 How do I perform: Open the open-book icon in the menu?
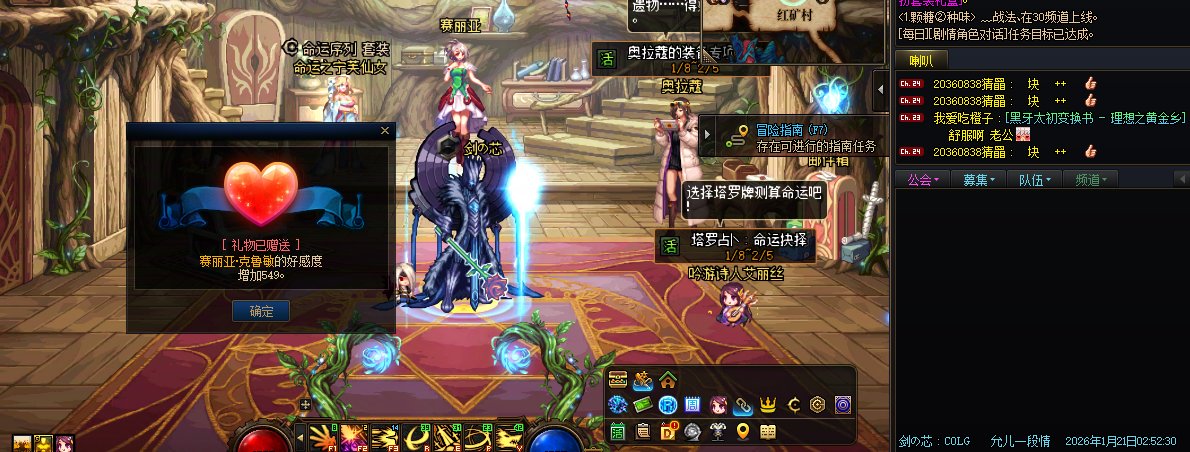768,431
